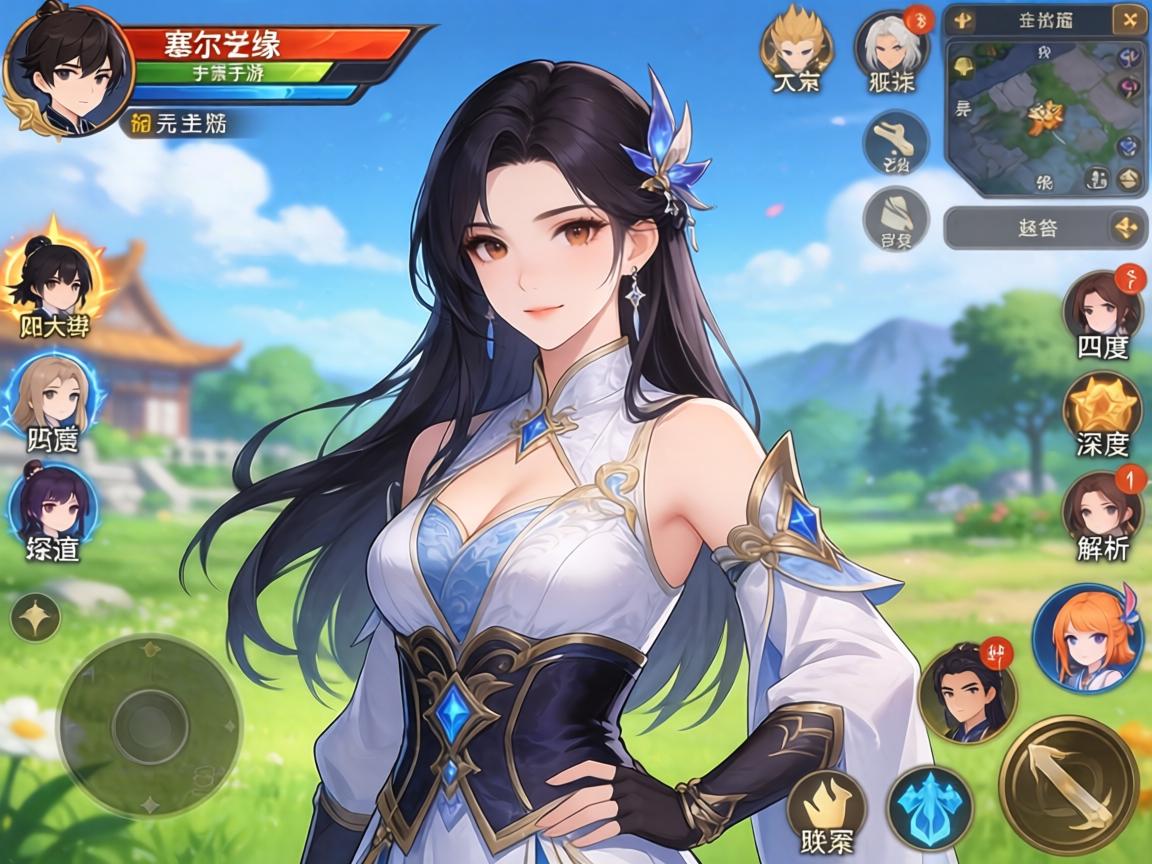1152x864 pixels.
Task: Open the 解析 character icon
Action: 1102,508
